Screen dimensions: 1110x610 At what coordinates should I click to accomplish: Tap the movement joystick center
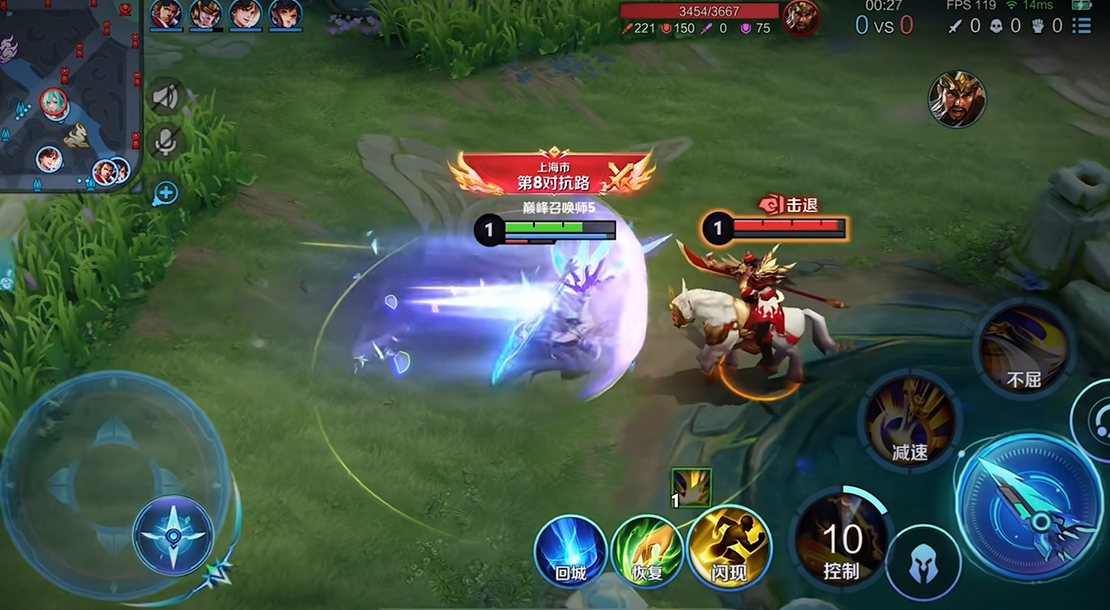pos(173,535)
